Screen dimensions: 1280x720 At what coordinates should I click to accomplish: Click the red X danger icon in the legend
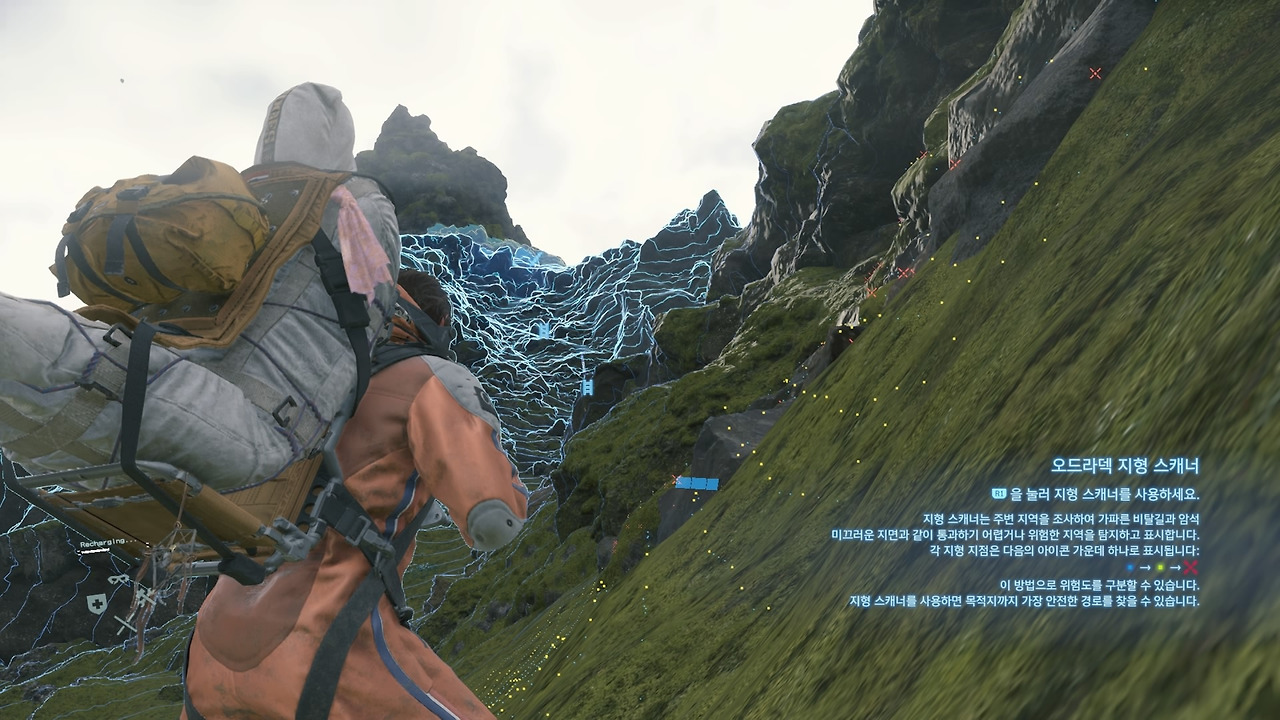(1192, 568)
